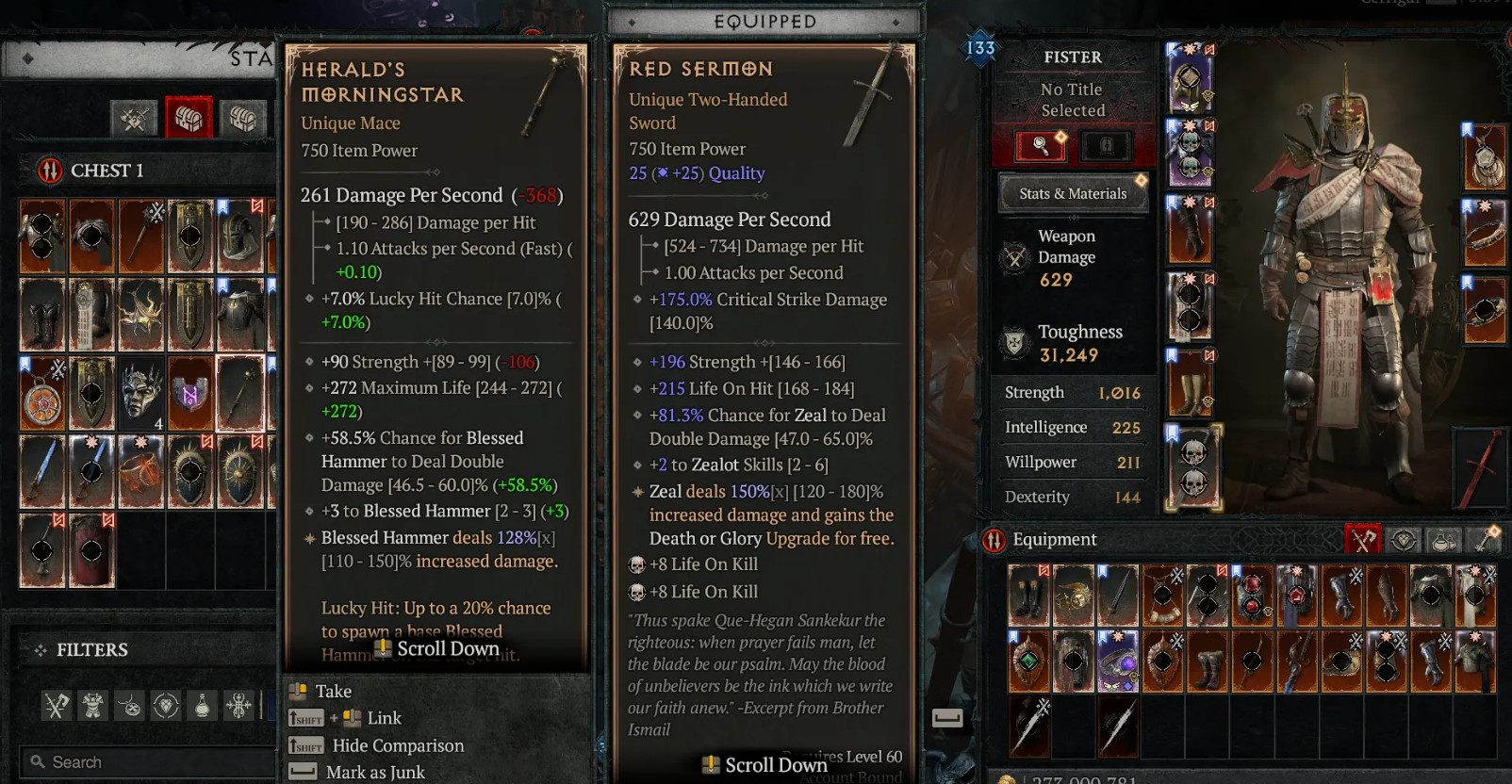Choose the equipped amulet slot
The image size is (1512, 784).
click(1485, 157)
